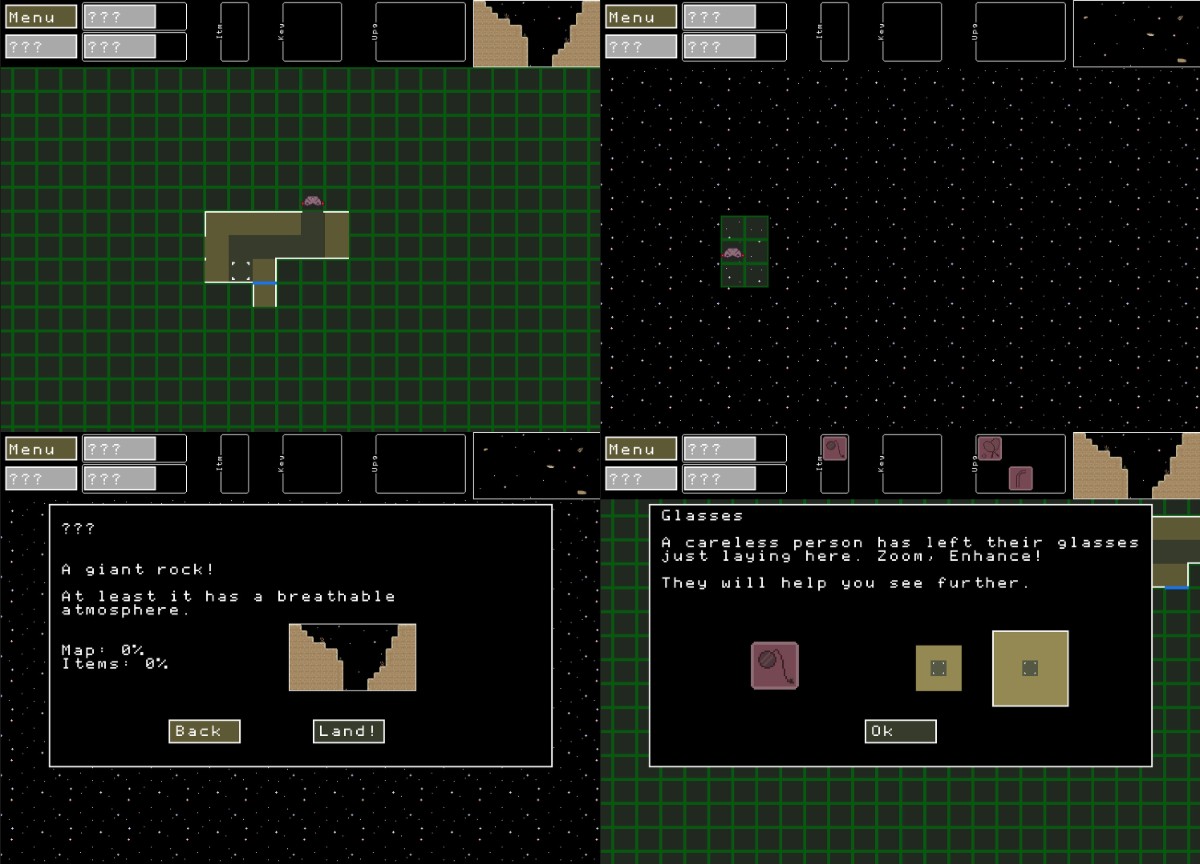Click the giant rock preview image in dialog
This screenshot has height=864, width=1200.
pyautogui.click(x=352, y=657)
